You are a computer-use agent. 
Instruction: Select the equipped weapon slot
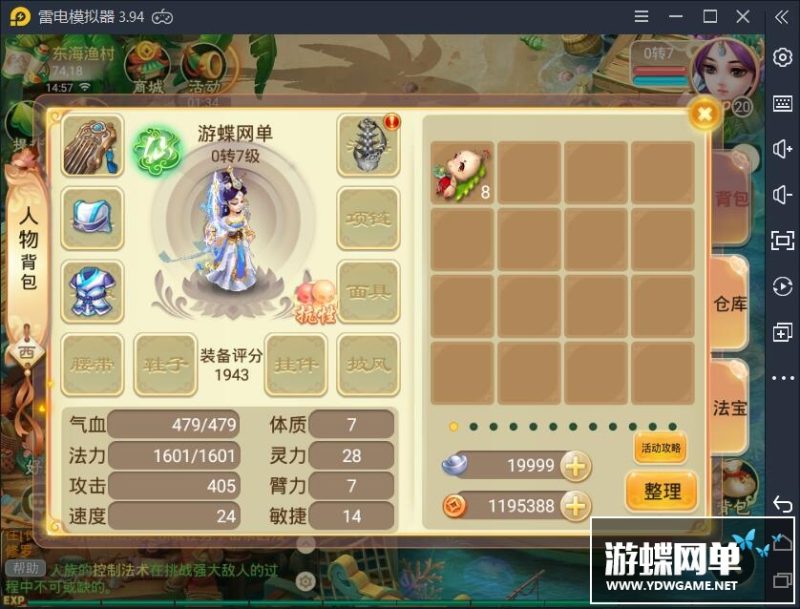tap(93, 146)
